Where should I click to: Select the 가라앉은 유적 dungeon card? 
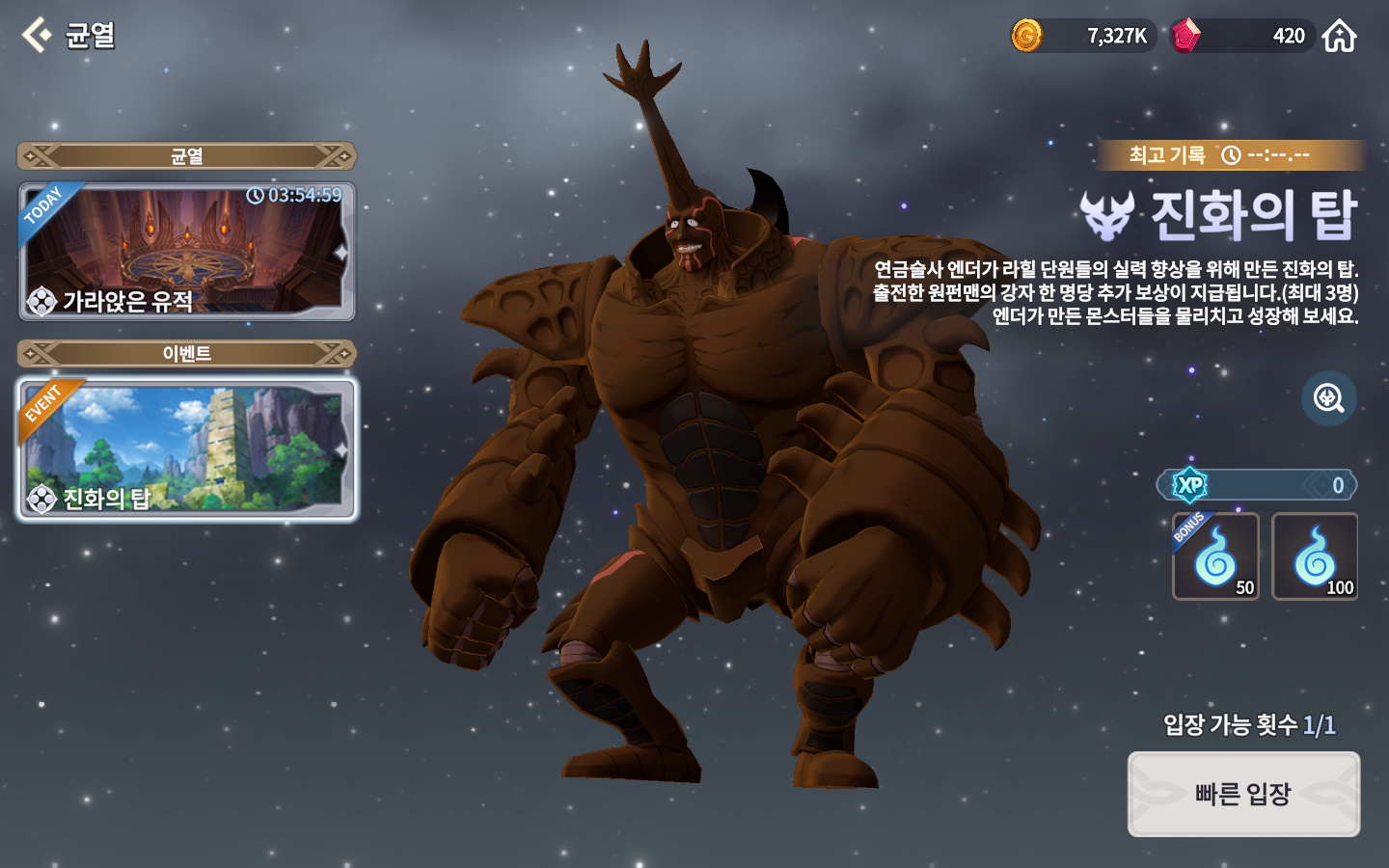187,251
